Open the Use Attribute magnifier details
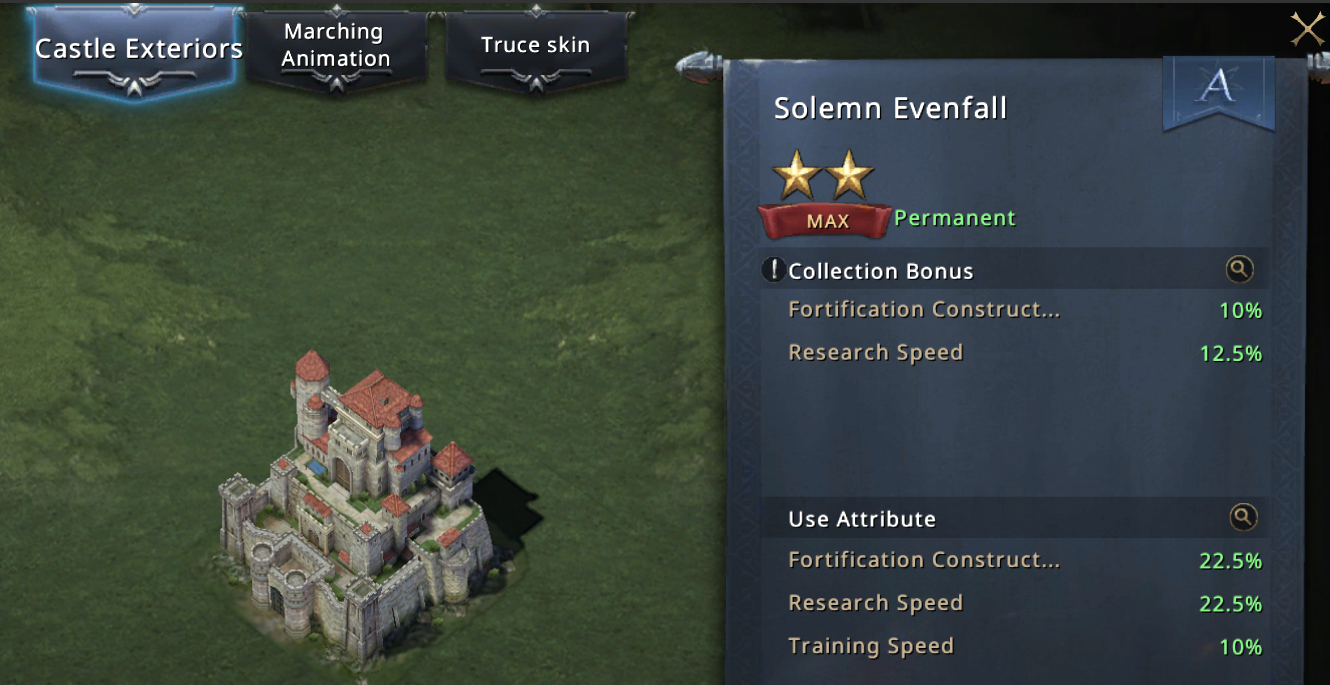Image resolution: width=1330 pixels, height=685 pixels. click(x=1242, y=517)
